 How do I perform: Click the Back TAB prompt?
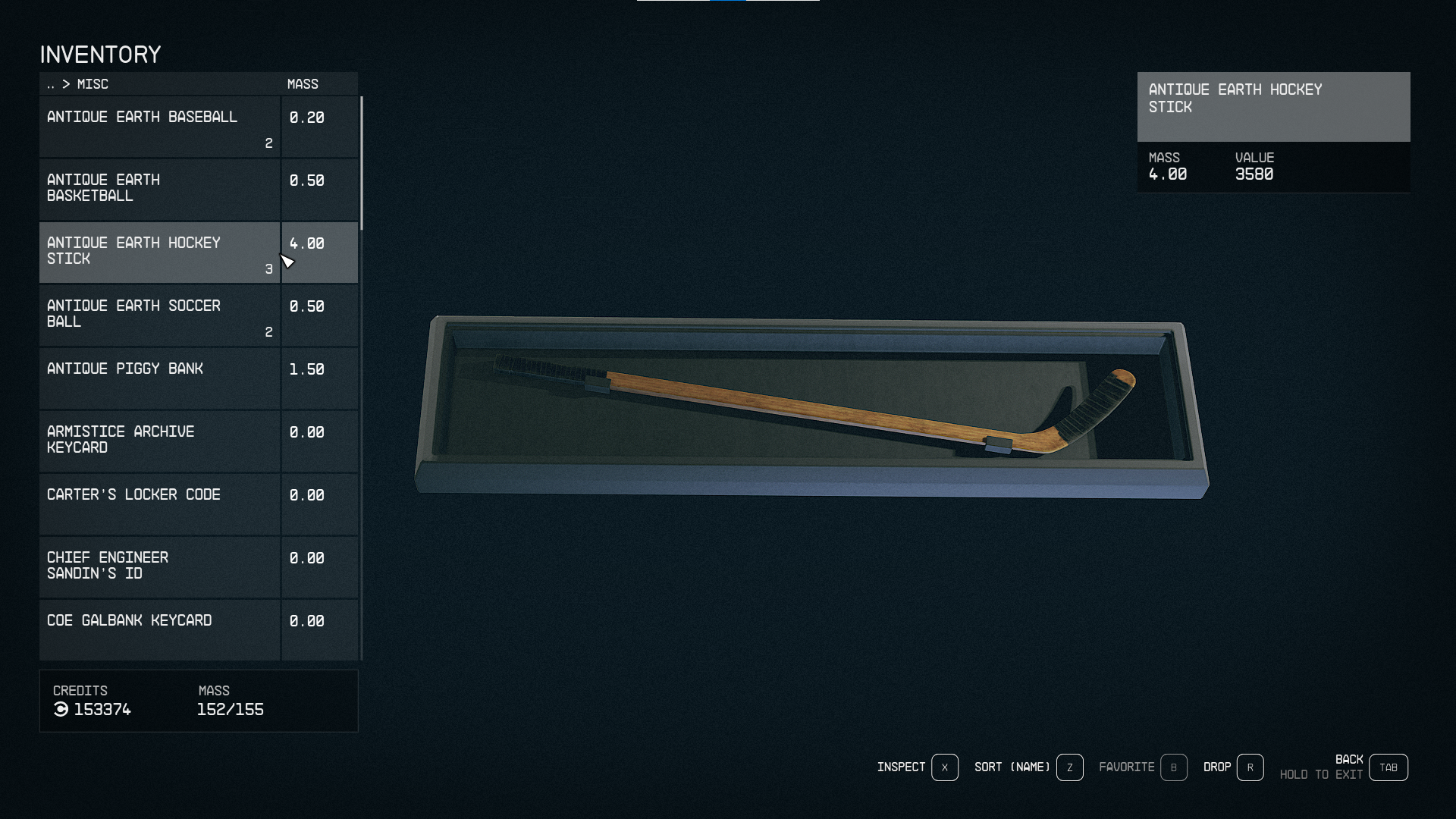tap(1389, 767)
